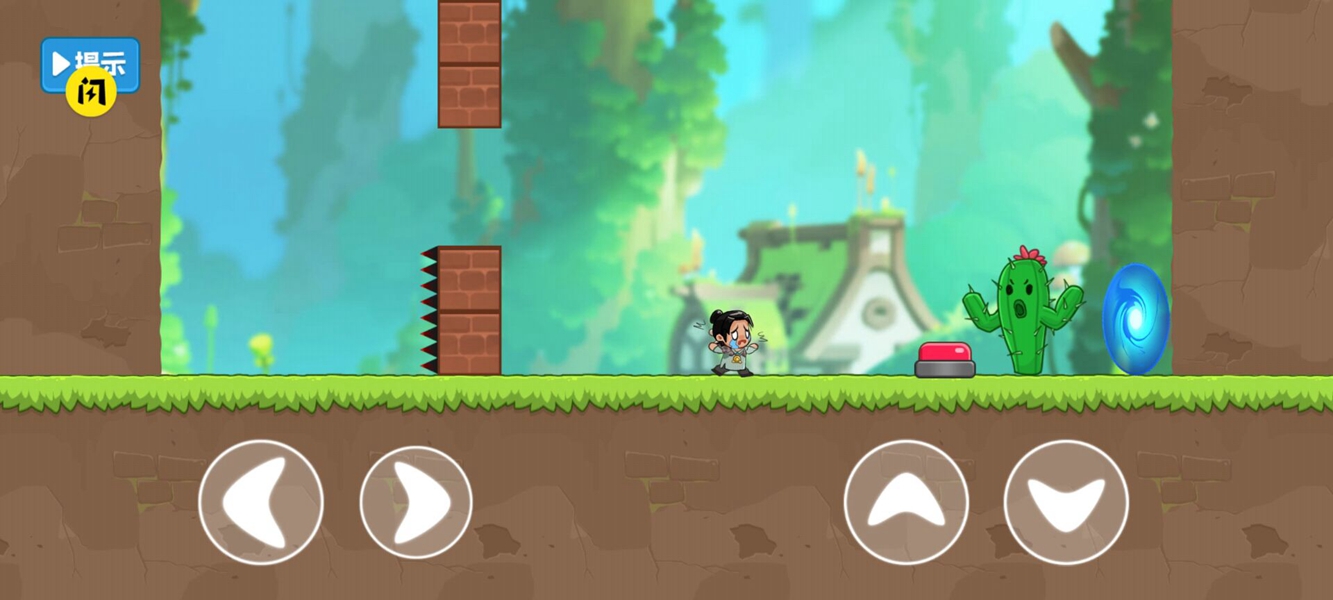Tap the yellow 闪 lightning badge
Screen dimensions: 1333x600
(91, 92)
